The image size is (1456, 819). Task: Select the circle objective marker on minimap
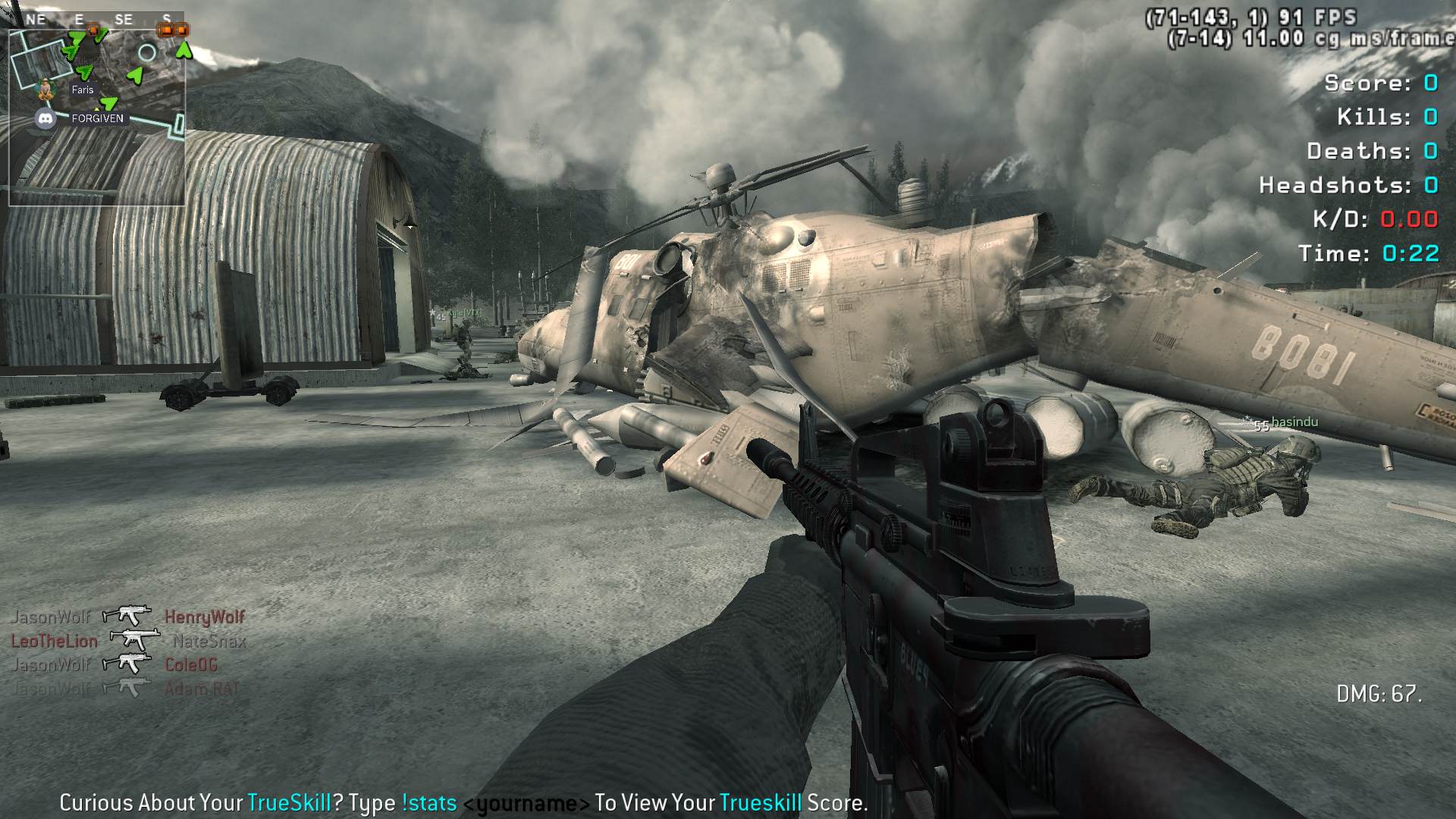click(147, 52)
